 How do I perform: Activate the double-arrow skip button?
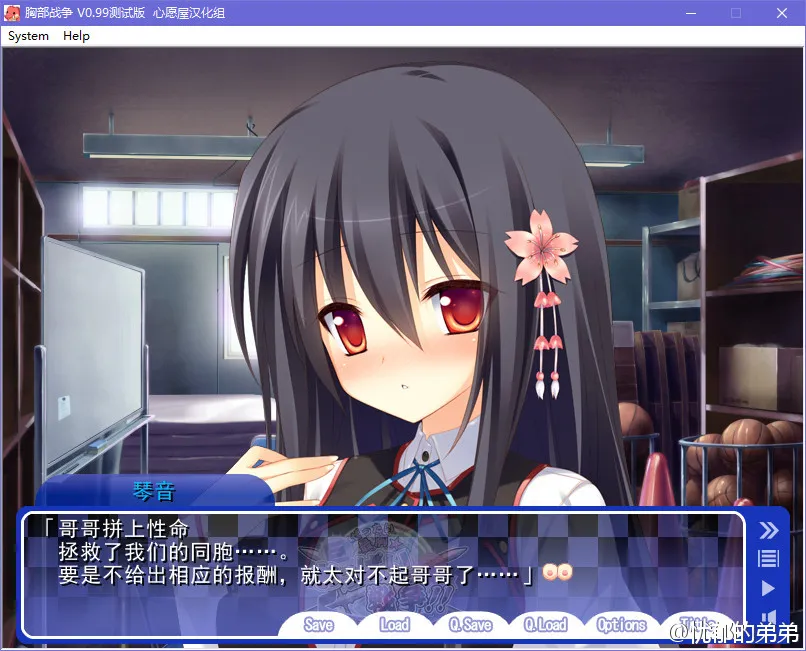768,530
